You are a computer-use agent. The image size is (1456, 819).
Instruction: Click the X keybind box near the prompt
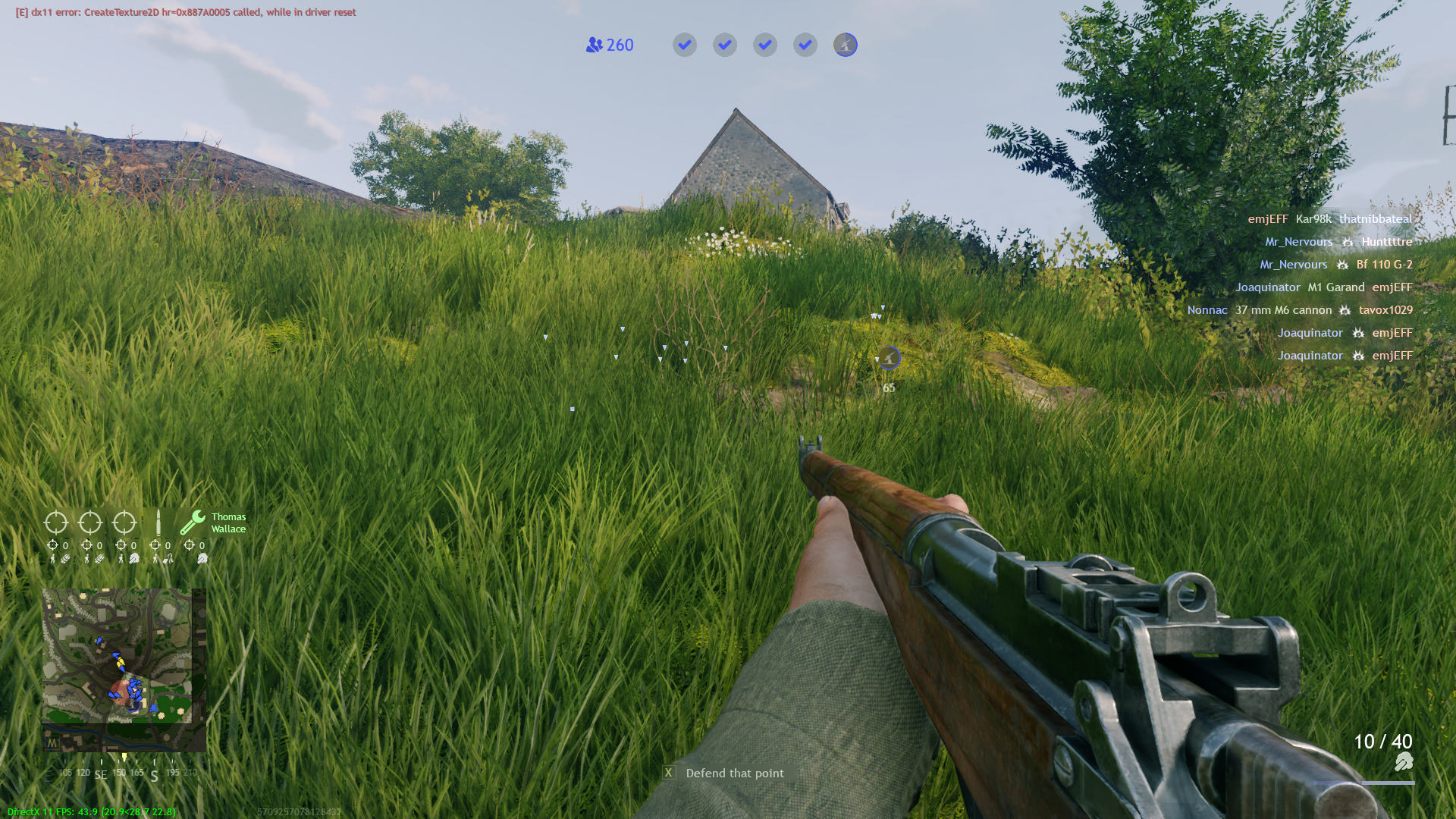[x=668, y=772]
